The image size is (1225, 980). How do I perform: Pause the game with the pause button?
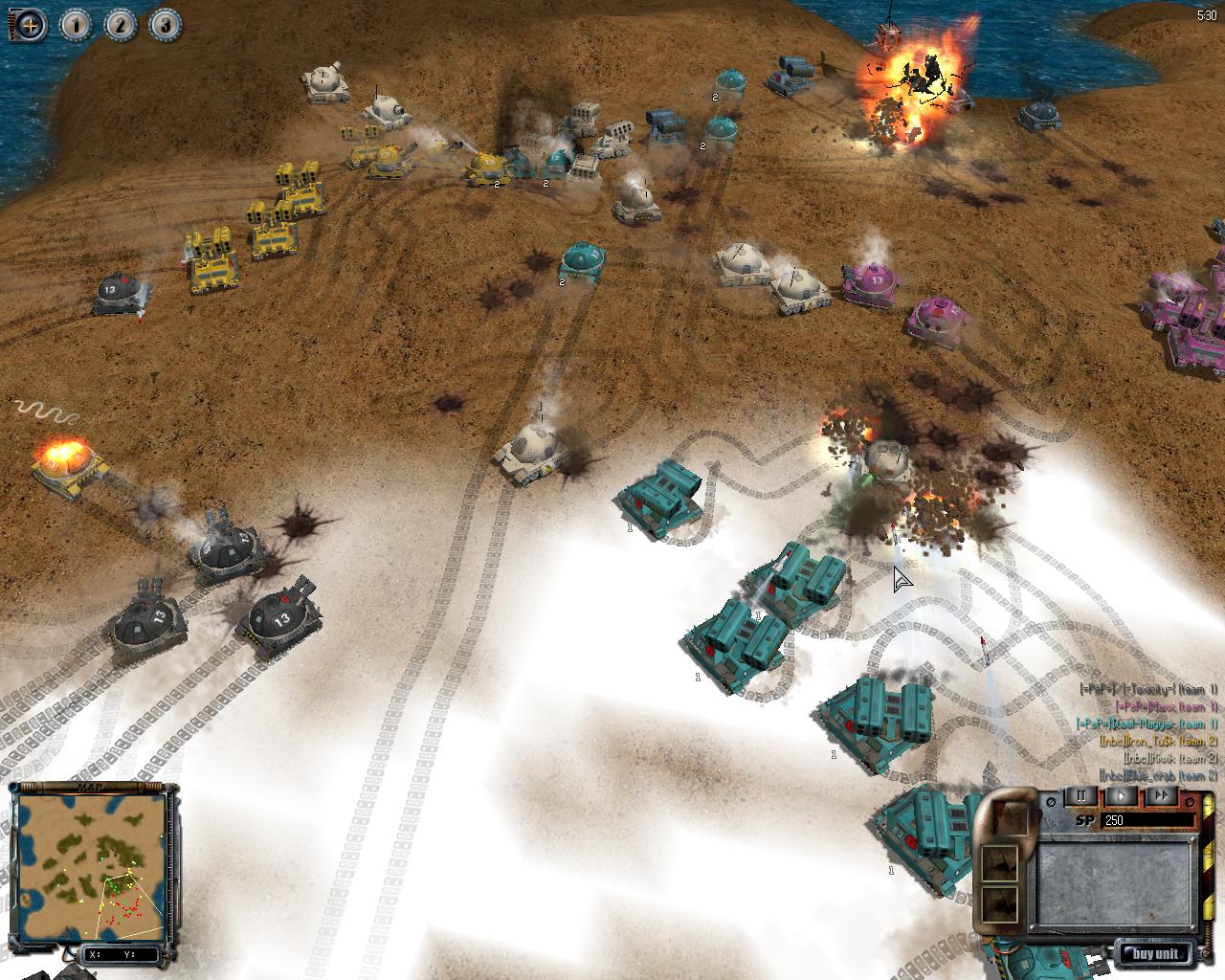coord(1082,796)
